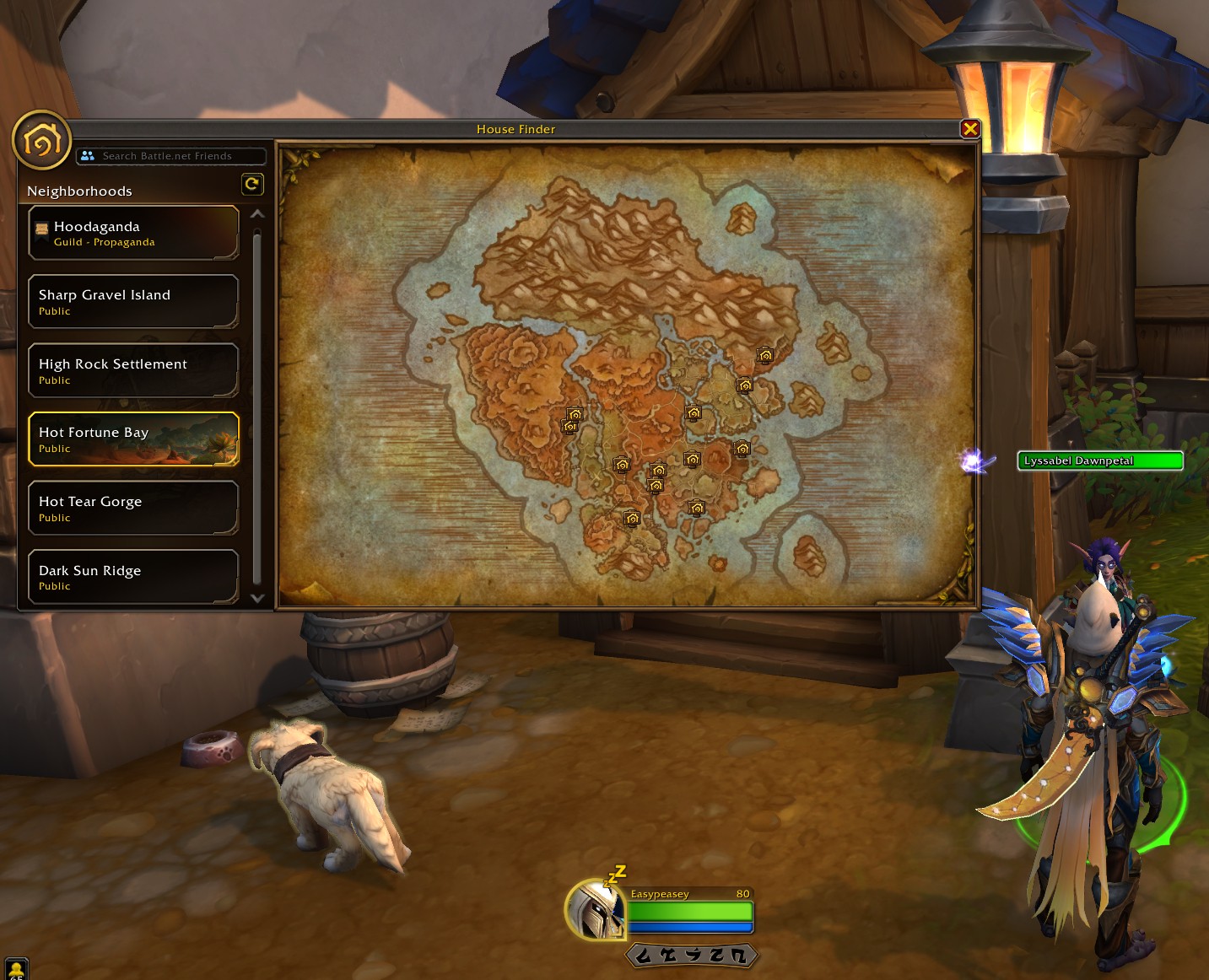Screen dimensions: 1209x980
Task: Click the house plot marker near the northeast mountains
Action: tap(765, 355)
